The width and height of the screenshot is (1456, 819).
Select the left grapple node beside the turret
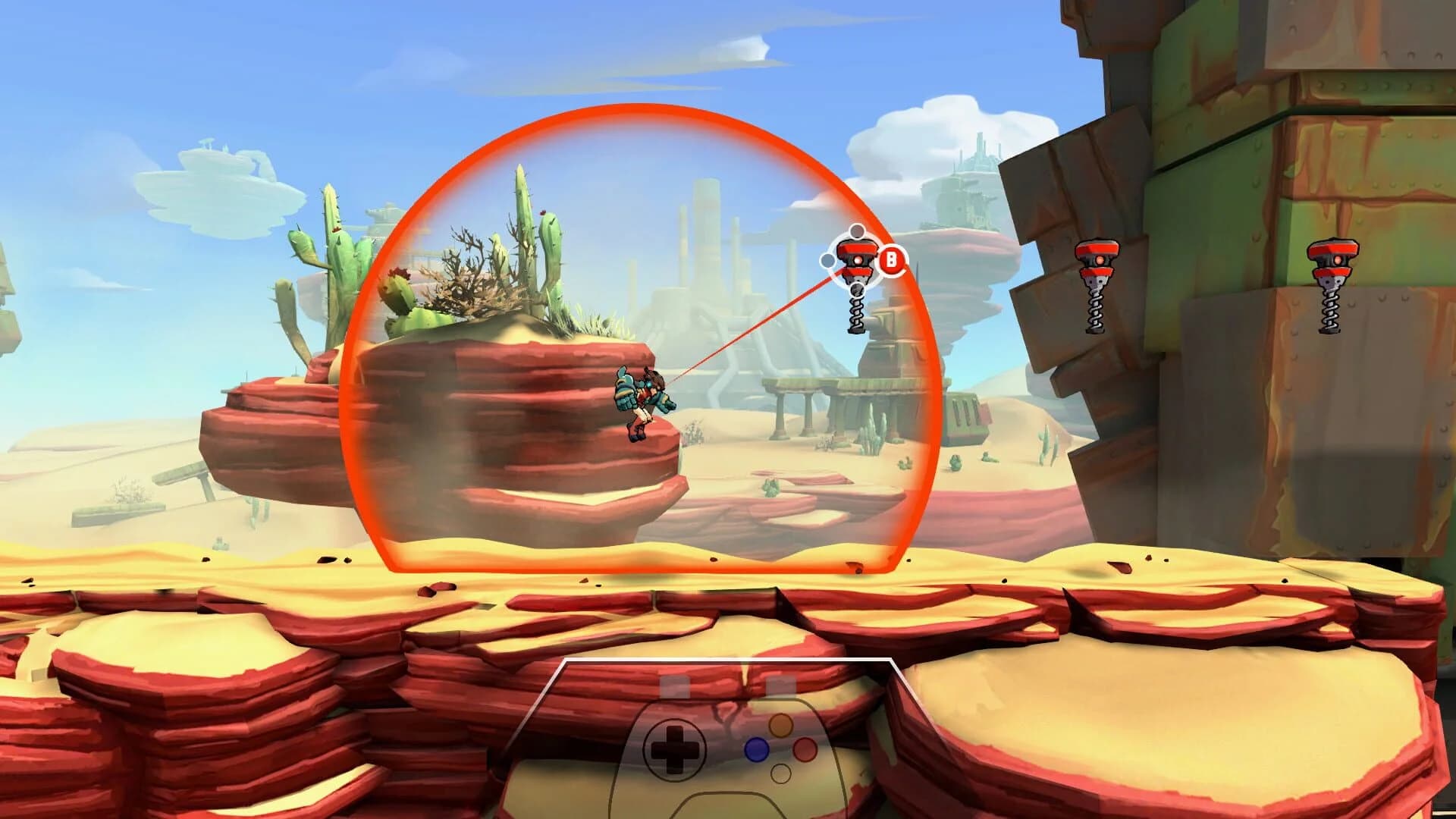[828, 261]
